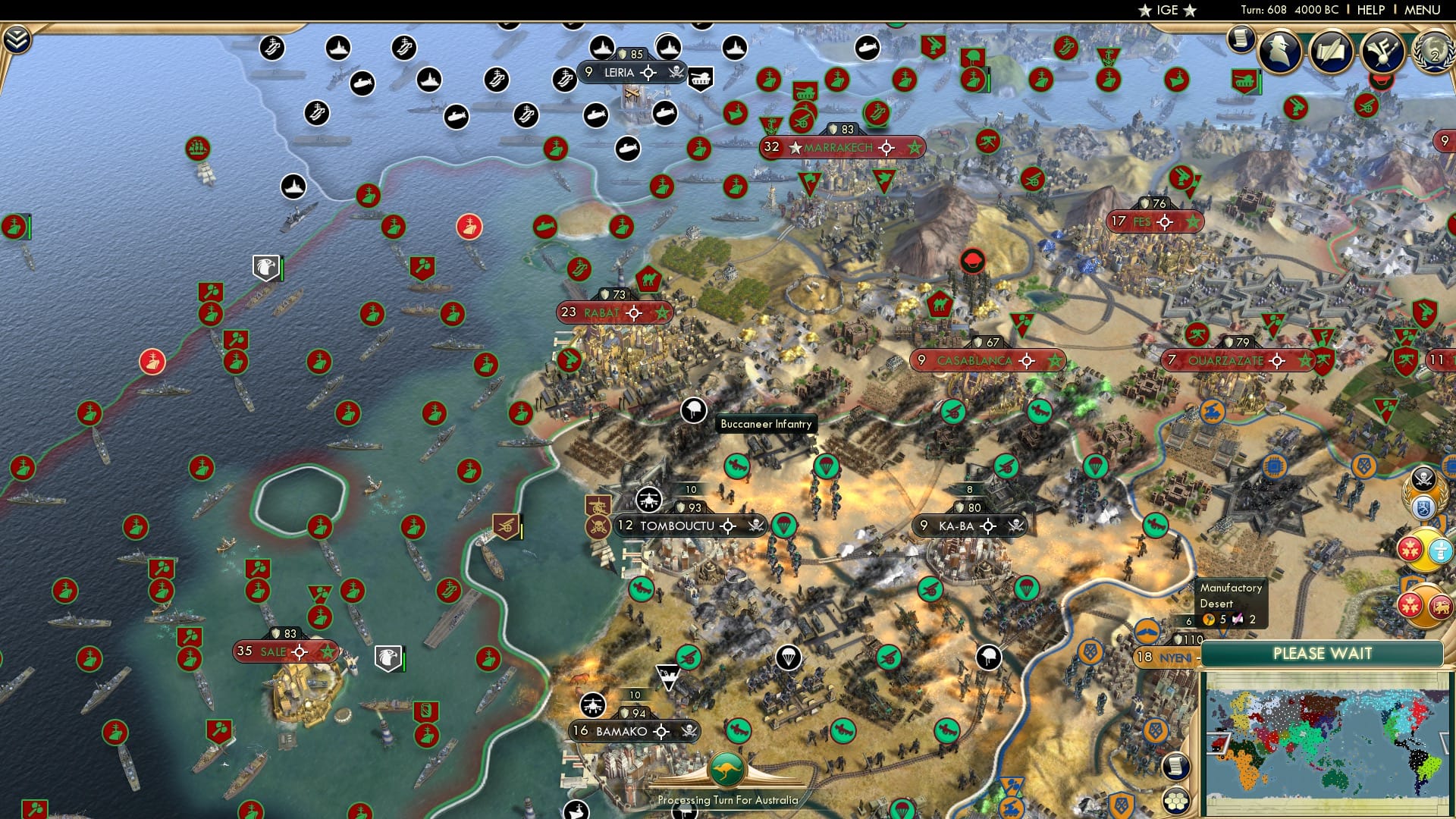Viewport: 1456px width, 819px height.
Task: Click the Casablanca city name label
Action: pyautogui.click(x=974, y=360)
